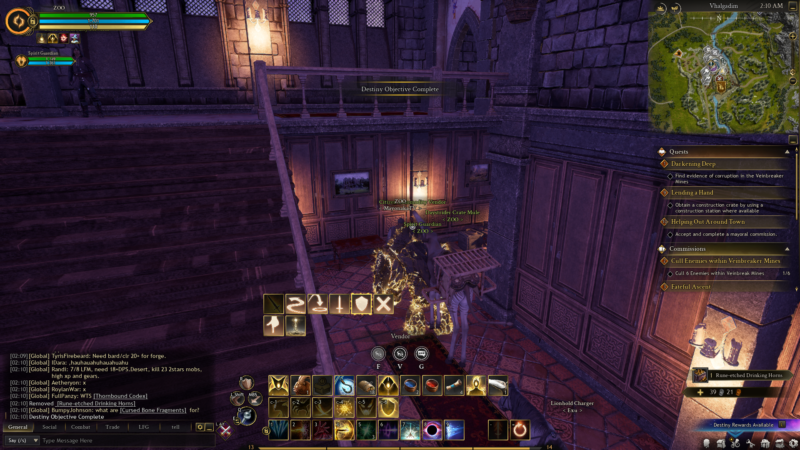Switch to the LFG chat tab
Image resolution: width=800 pixels, height=450 pixels.
144,427
